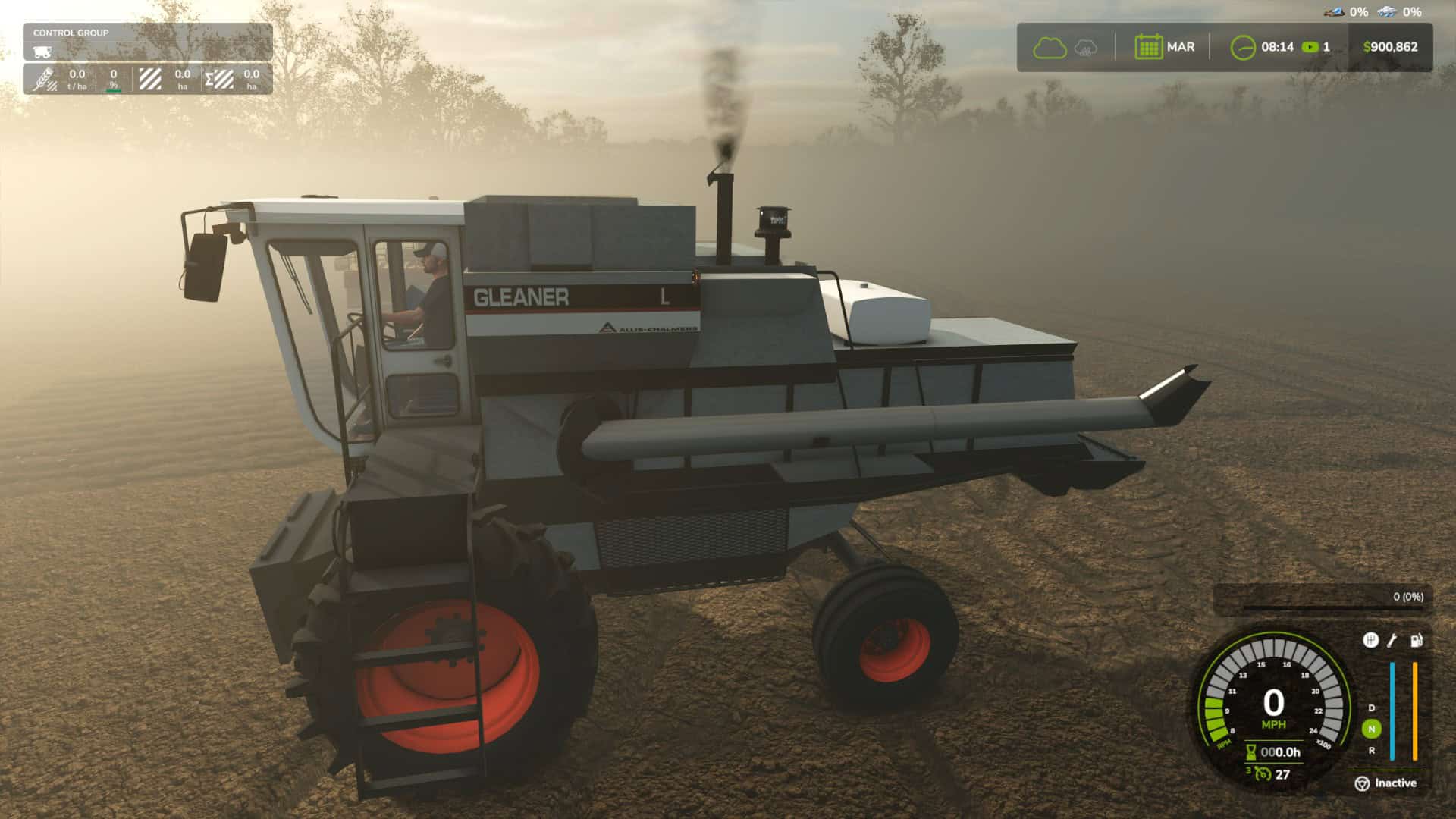Click the hourglass operating hours icon
This screenshot has width=1456, height=819.
click(1250, 753)
